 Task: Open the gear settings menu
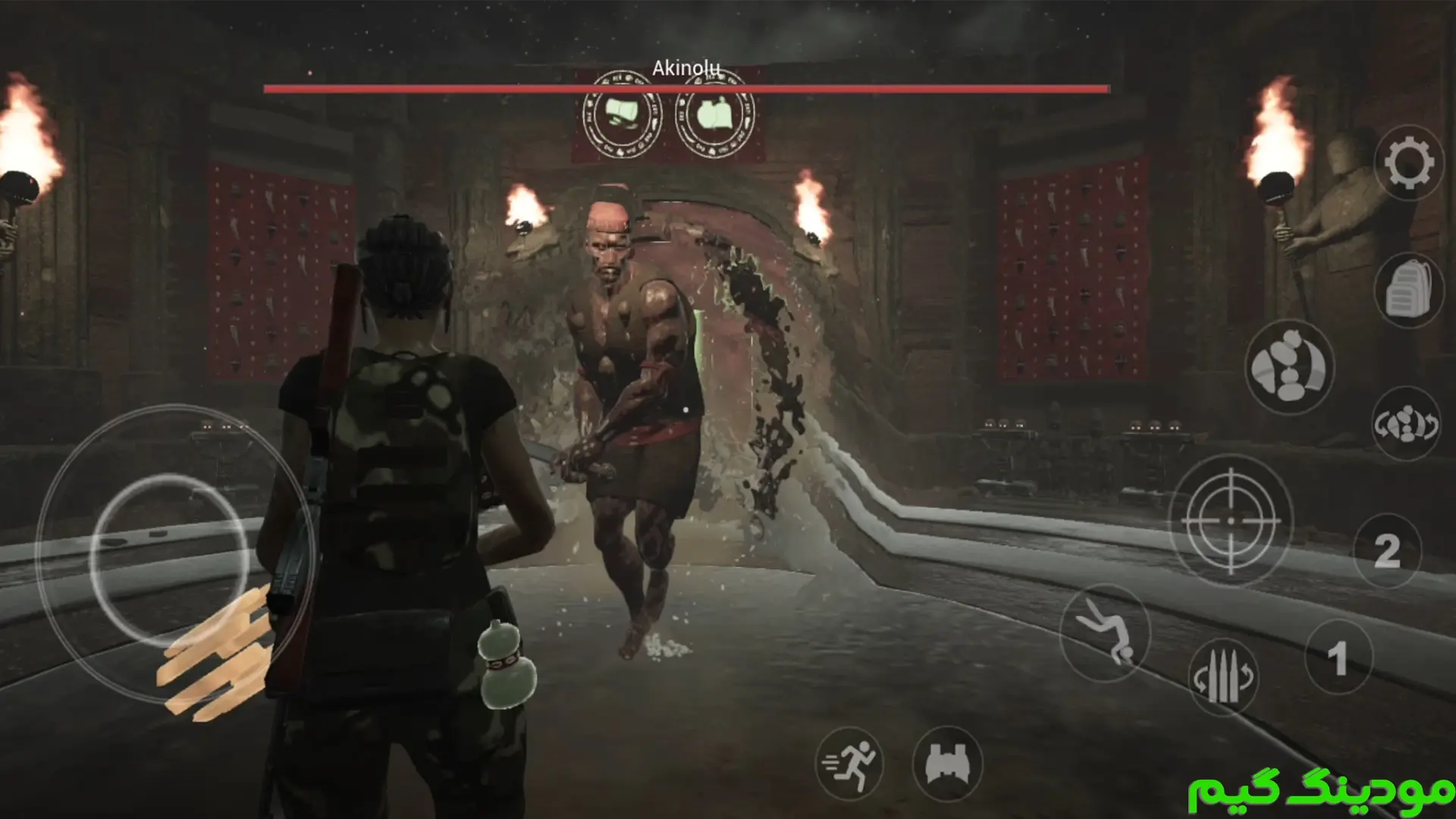pos(1409,163)
